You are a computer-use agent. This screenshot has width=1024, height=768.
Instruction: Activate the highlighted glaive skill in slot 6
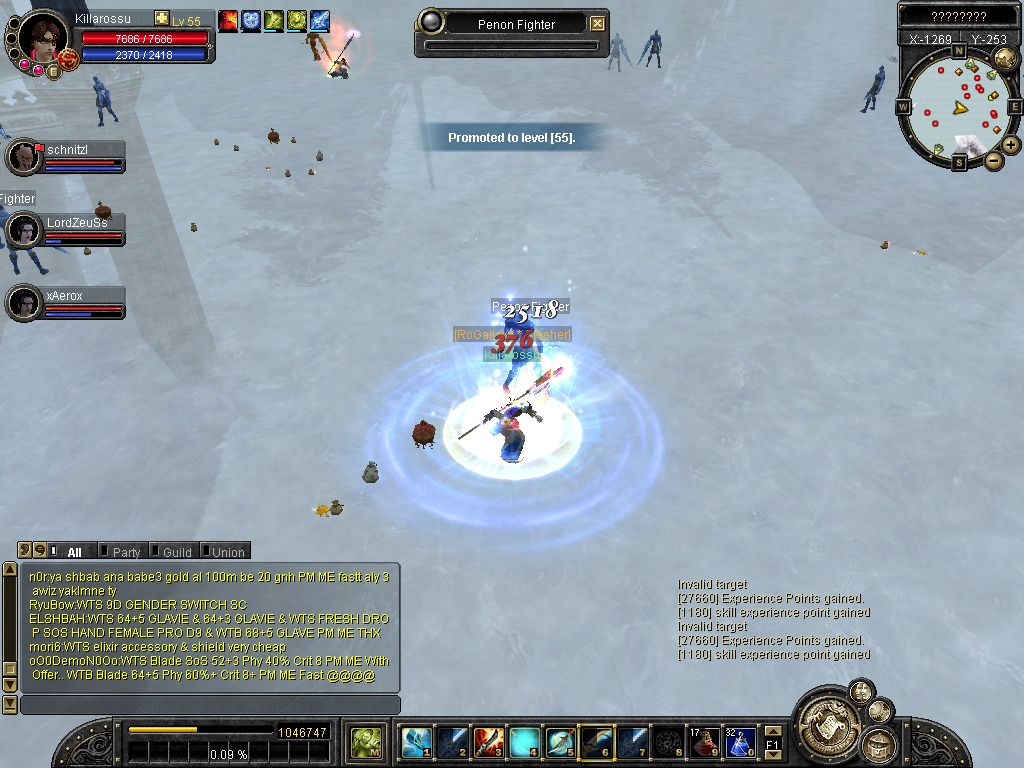pos(597,743)
